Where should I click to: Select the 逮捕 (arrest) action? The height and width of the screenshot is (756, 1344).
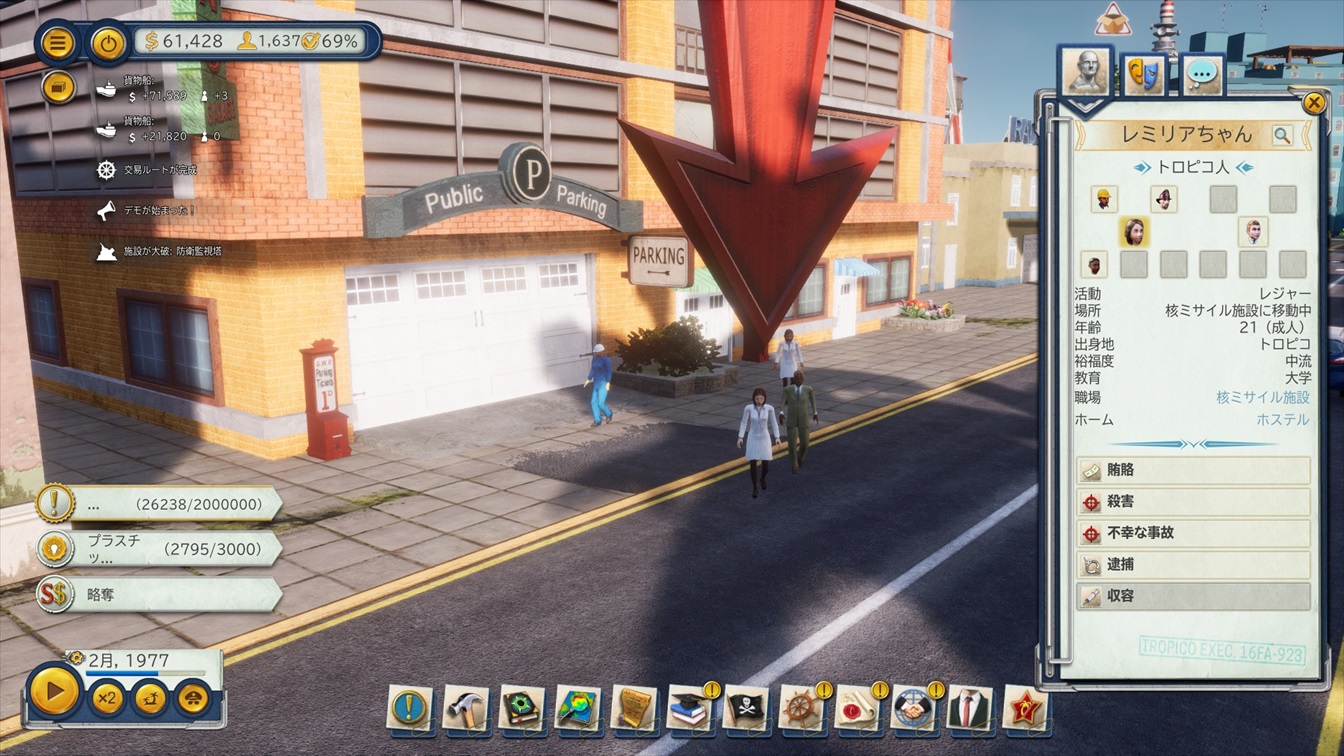pos(1193,565)
